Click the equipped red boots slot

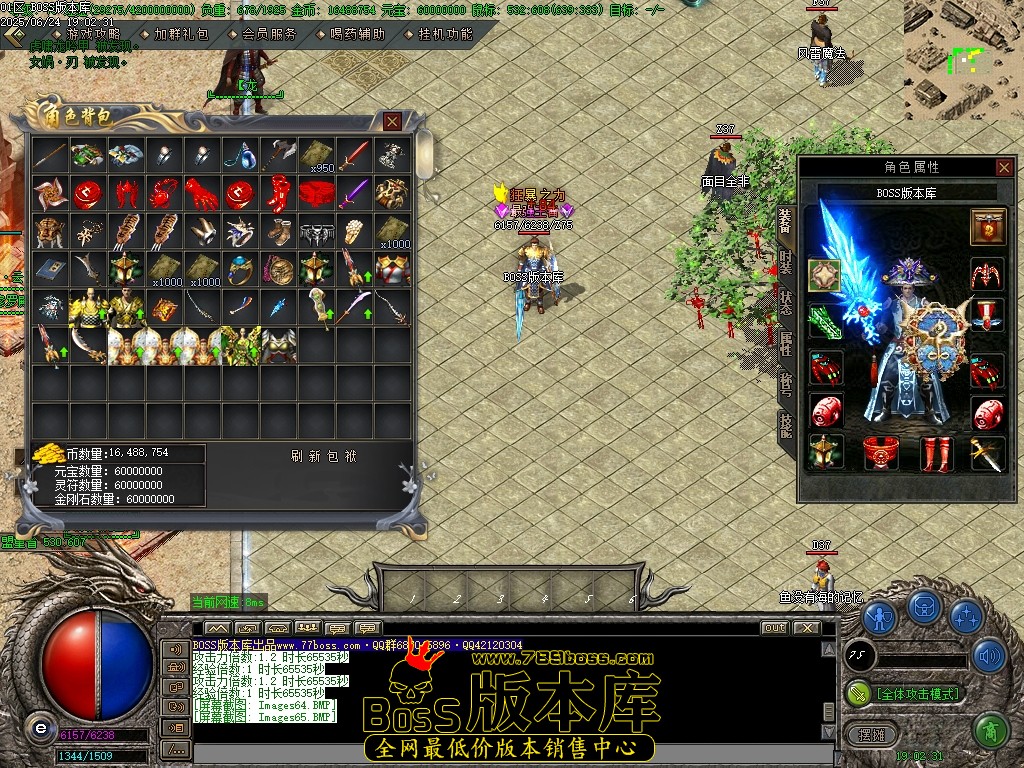tap(936, 453)
